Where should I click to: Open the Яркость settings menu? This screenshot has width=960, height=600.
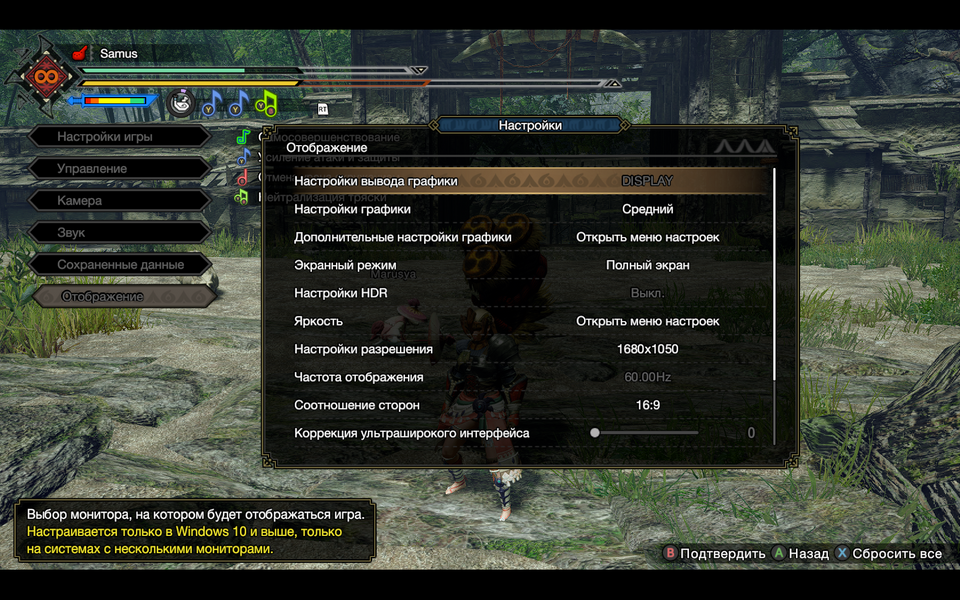[647, 321]
